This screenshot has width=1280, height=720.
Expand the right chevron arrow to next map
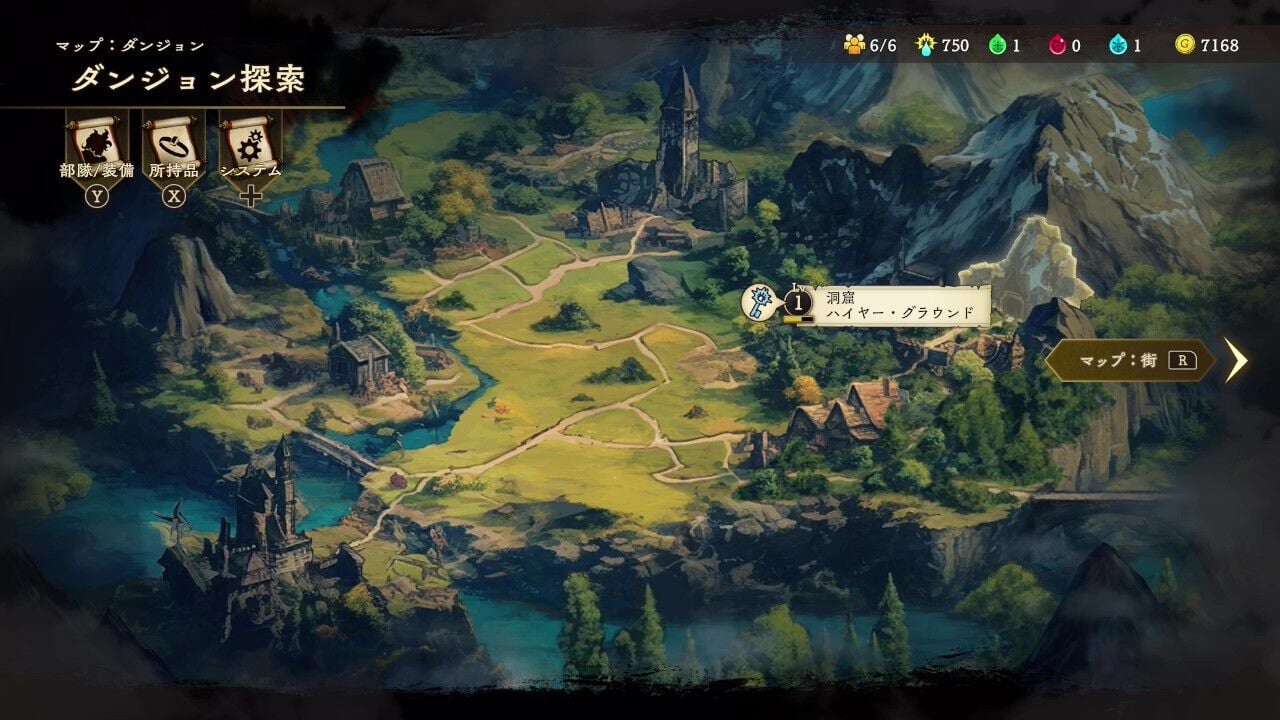point(1238,362)
